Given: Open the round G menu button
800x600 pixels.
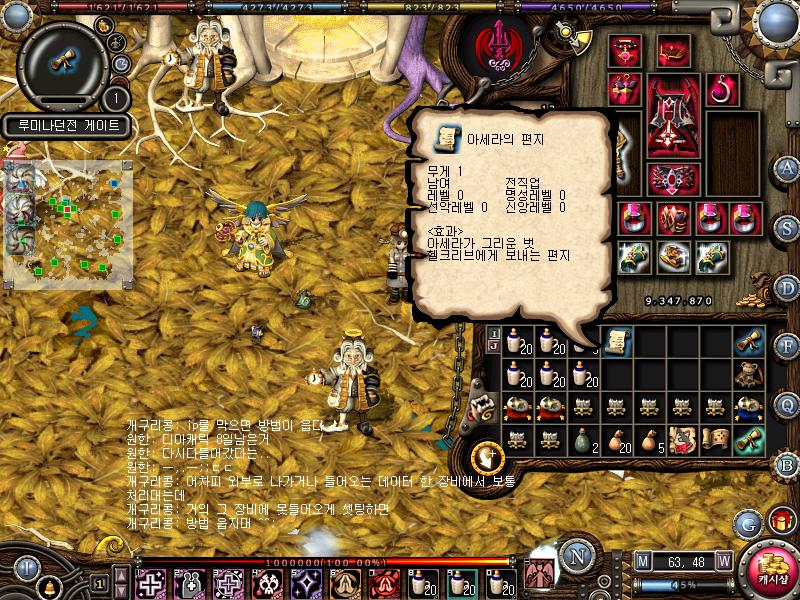Looking at the screenshot, I should coord(747,522).
